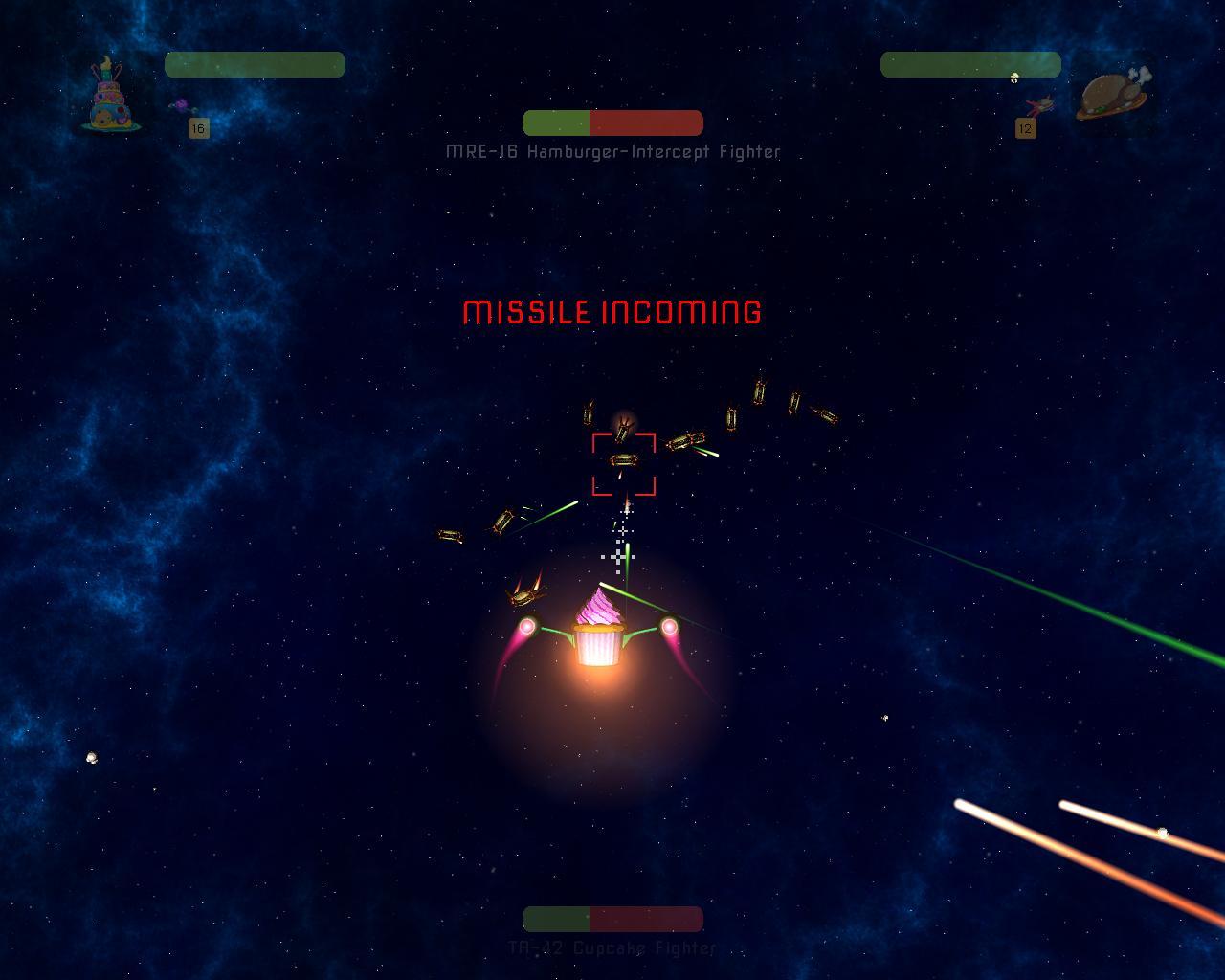Select the enemy fighter inside the red target bracket

pyautogui.click(x=624, y=461)
